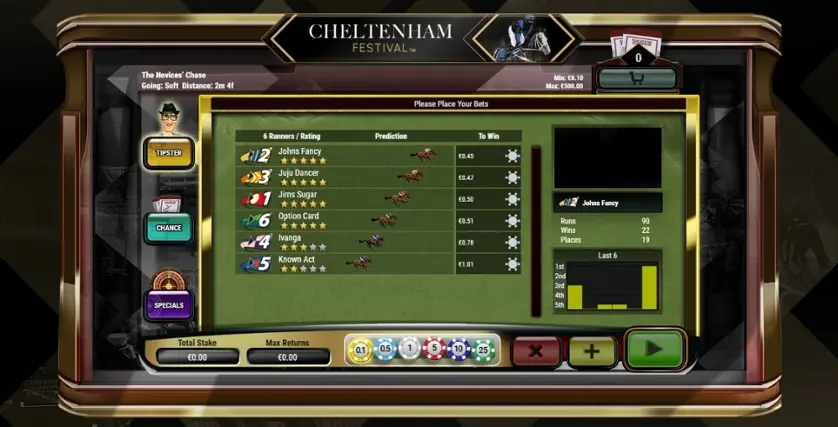Place a win bet on Juju Dancer
Screen dimensions: 838x427
(x=512, y=177)
